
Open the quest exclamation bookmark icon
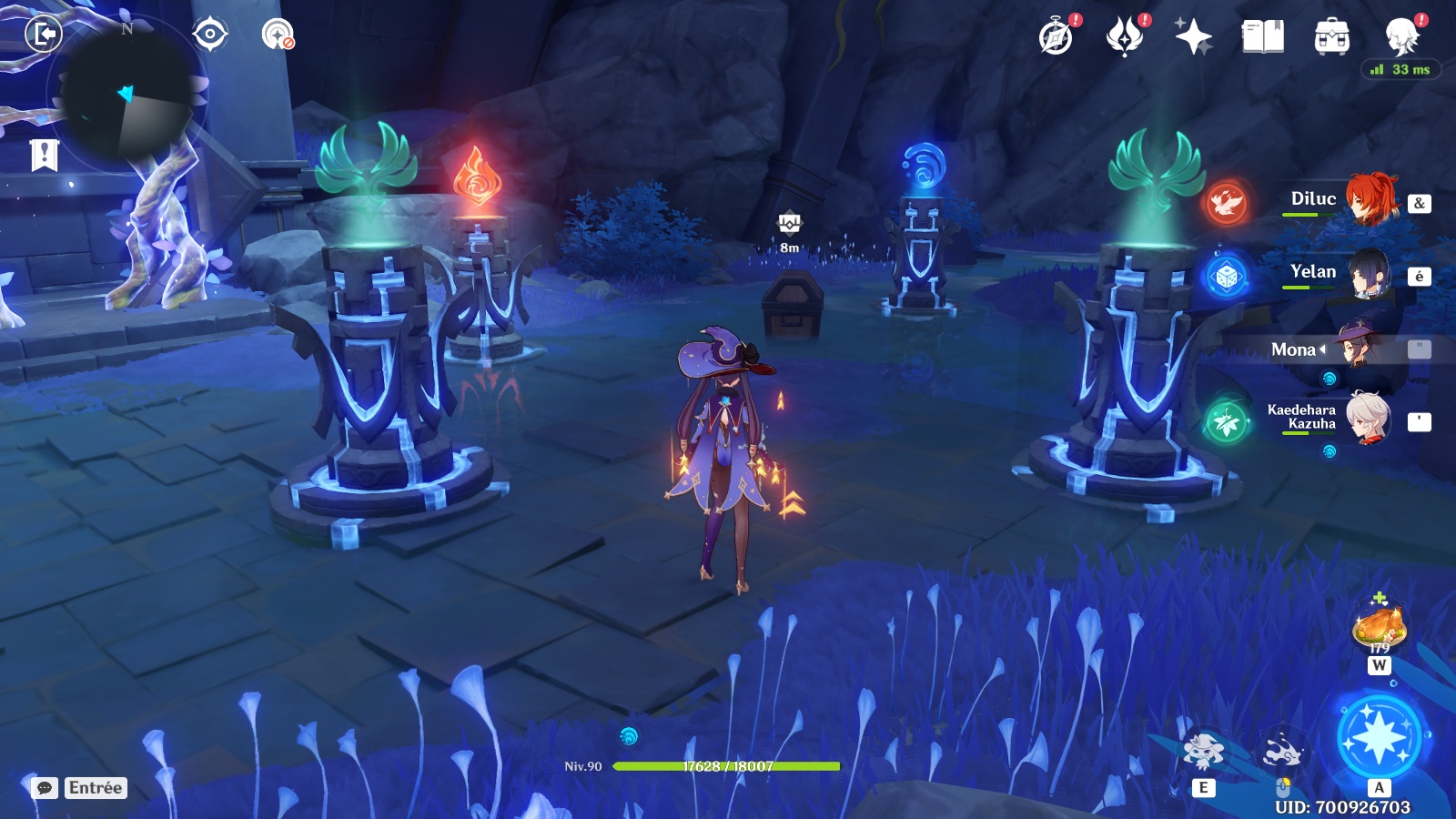(x=44, y=156)
